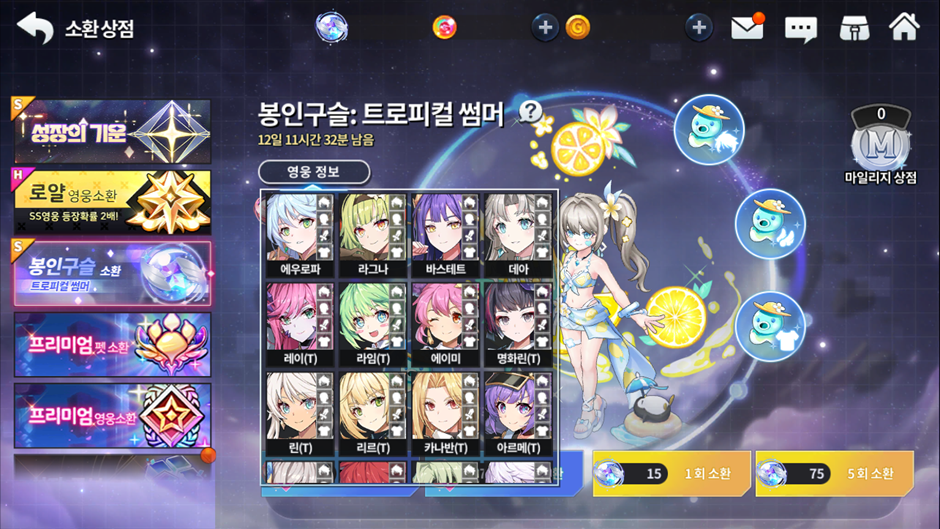Open the chat speech bubble icon
This screenshot has height=529, width=940.
point(800,28)
